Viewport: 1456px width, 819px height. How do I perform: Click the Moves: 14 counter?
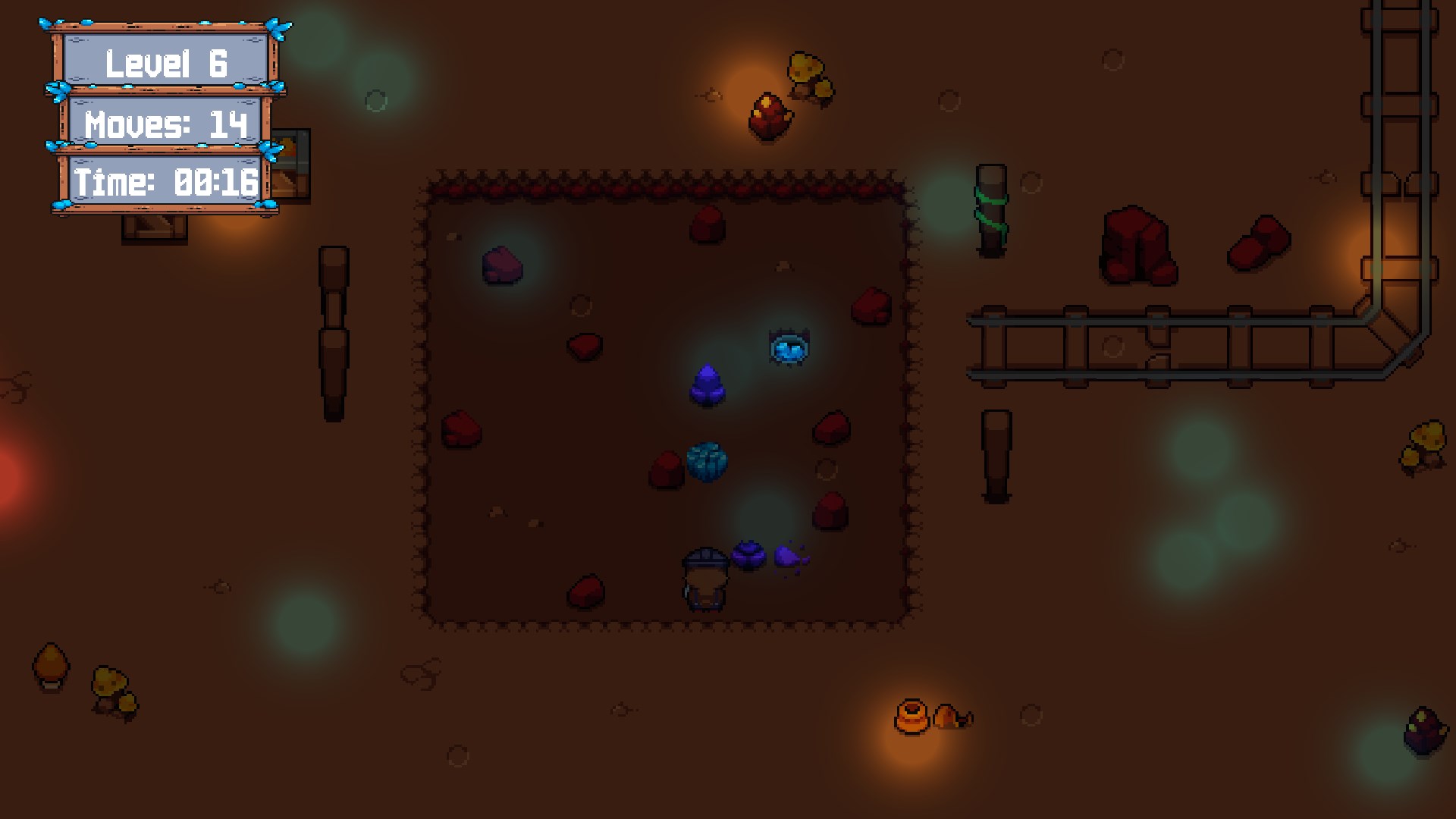tap(165, 123)
